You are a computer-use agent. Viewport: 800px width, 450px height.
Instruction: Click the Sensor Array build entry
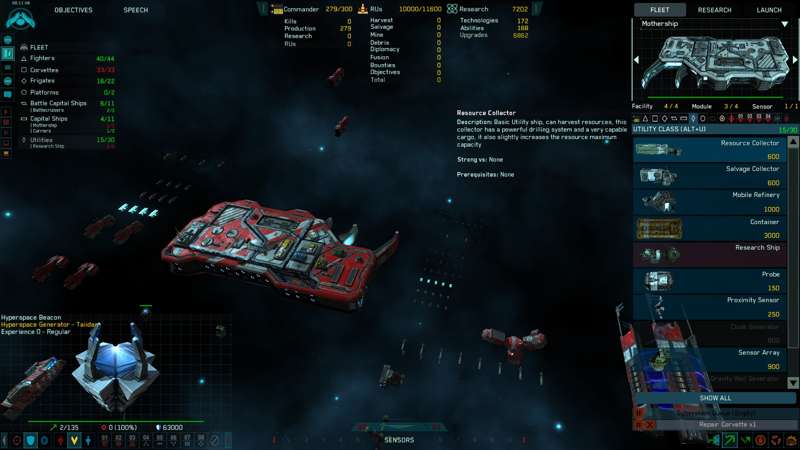pyautogui.click(x=710, y=359)
